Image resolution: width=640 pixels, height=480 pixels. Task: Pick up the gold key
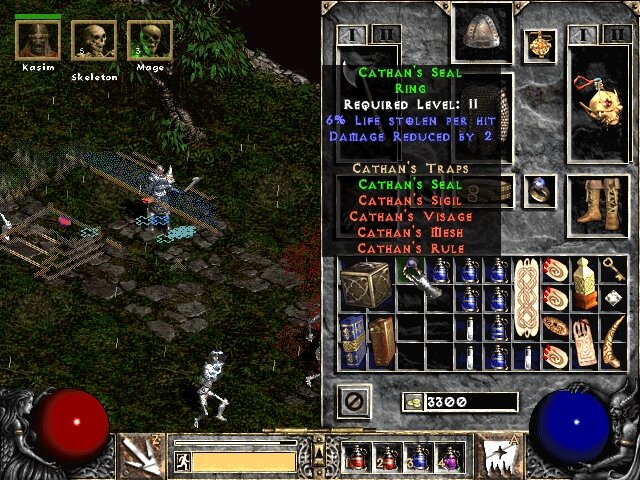point(613,270)
